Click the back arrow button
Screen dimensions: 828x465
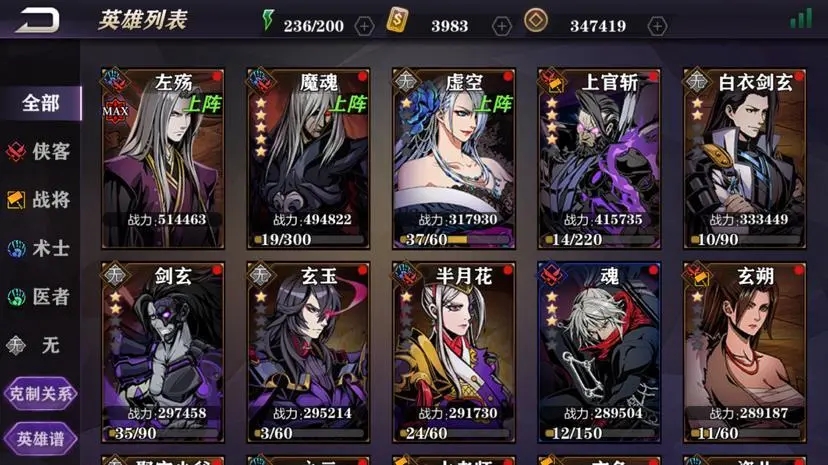[37, 20]
